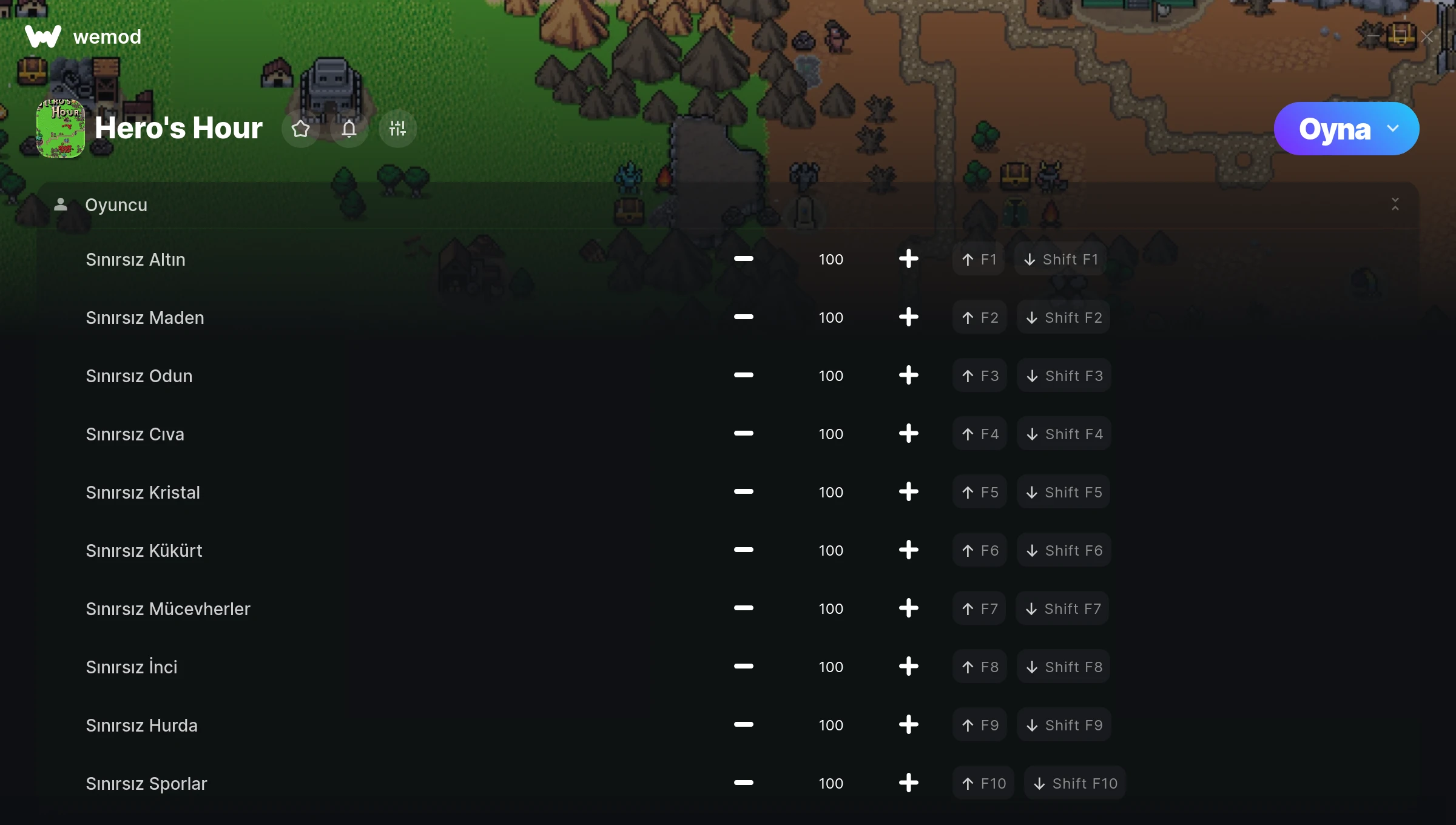1456x825 pixels.
Task: Open the sliders settings icon
Action: [x=397, y=129]
